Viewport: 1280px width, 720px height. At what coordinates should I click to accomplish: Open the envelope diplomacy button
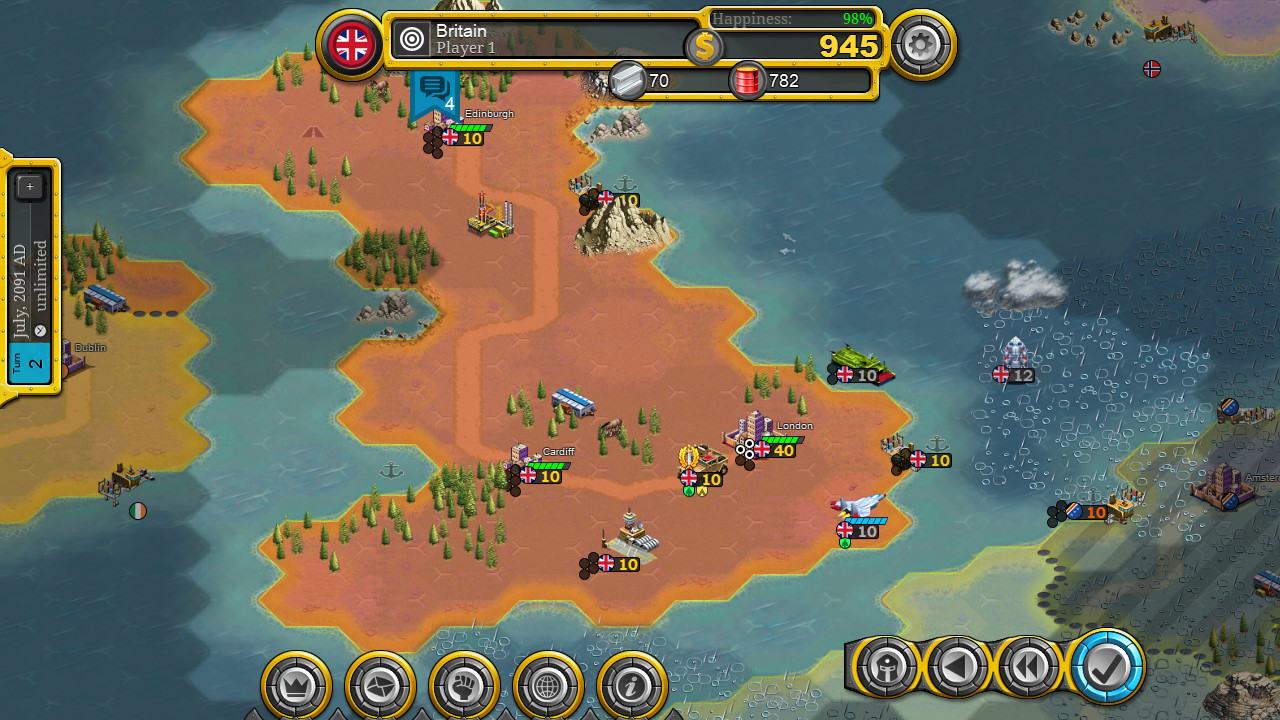[381, 686]
